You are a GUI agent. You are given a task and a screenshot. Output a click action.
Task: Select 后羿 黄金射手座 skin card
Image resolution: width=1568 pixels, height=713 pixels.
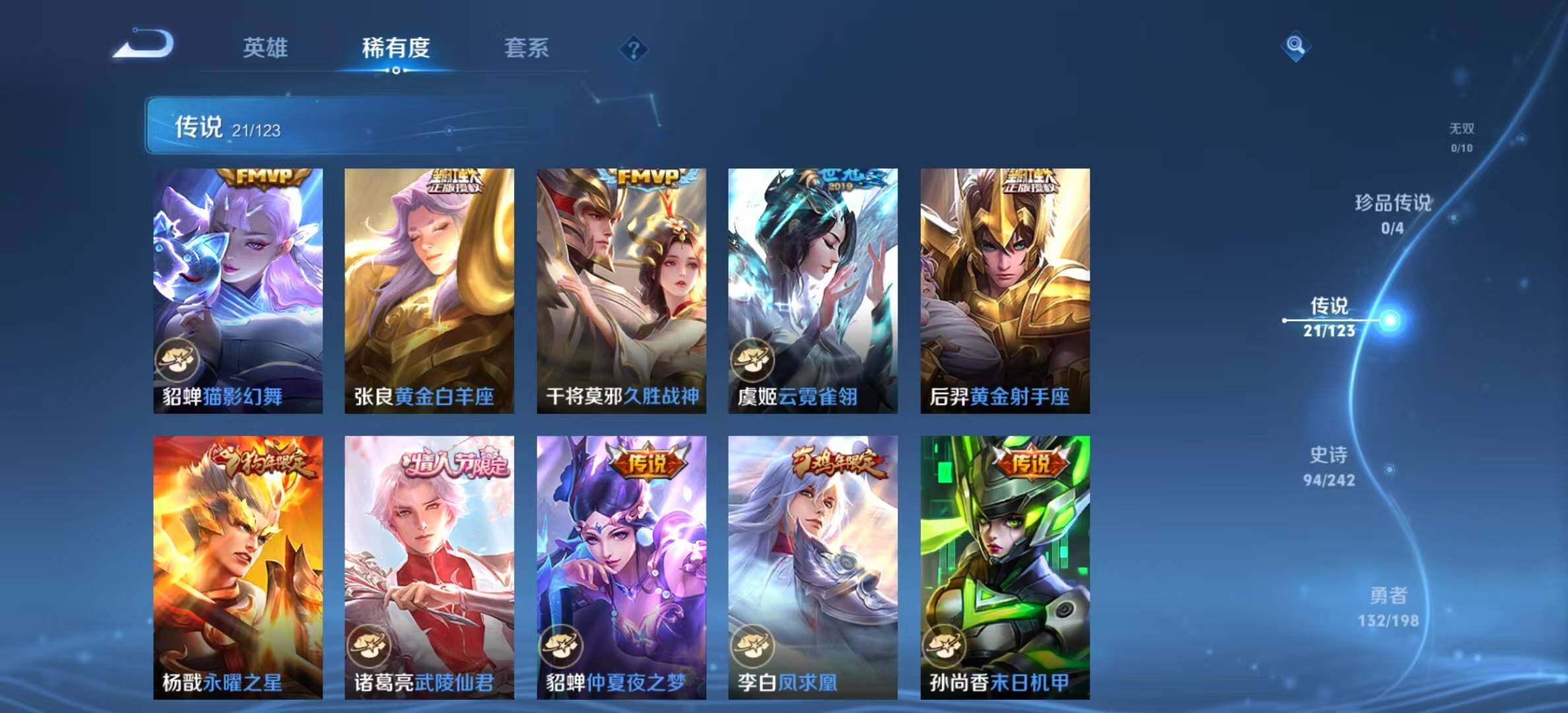[x=1004, y=290]
